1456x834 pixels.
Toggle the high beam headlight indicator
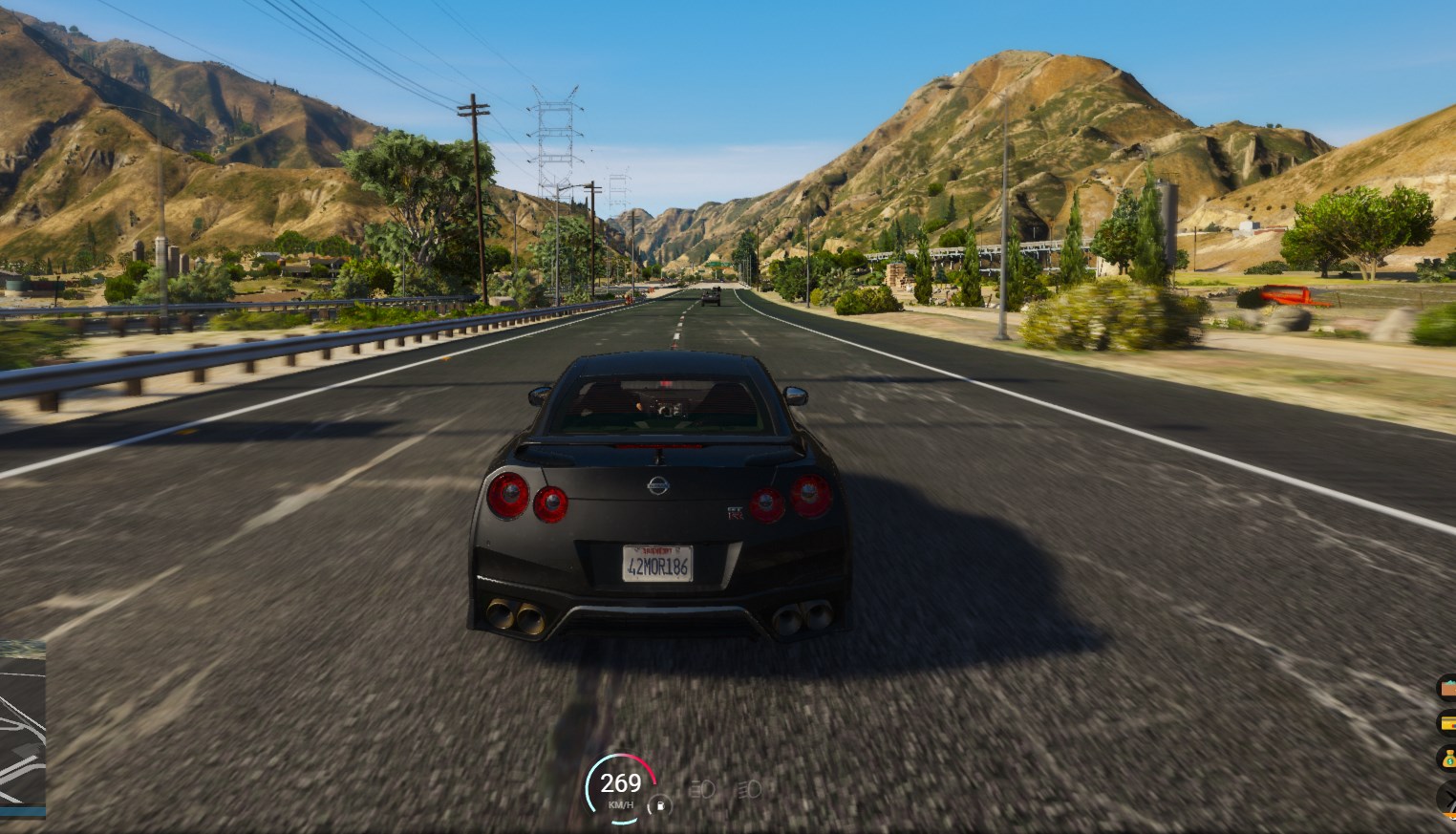702,790
